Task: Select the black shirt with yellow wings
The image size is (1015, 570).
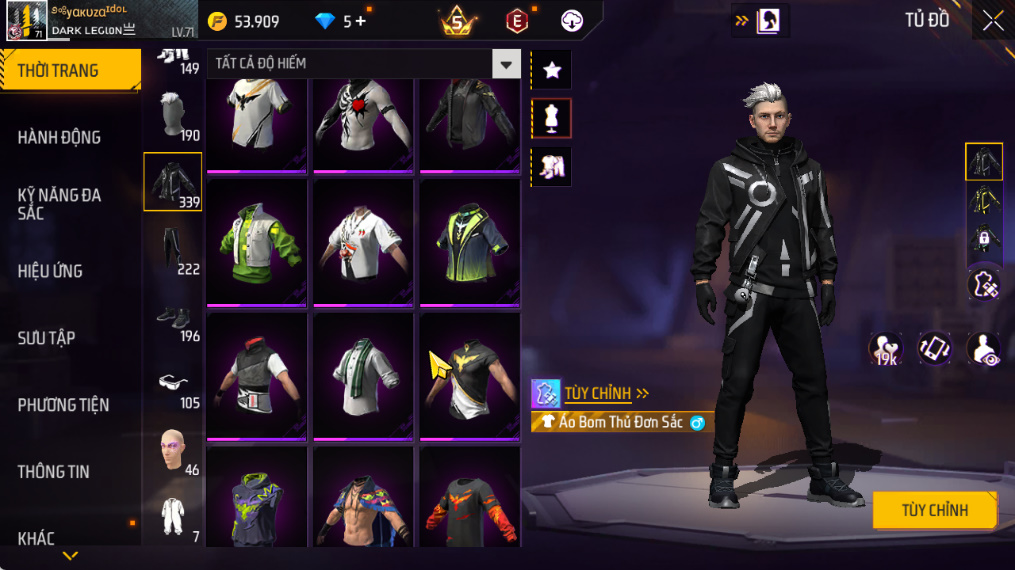Action: (x=469, y=375)
